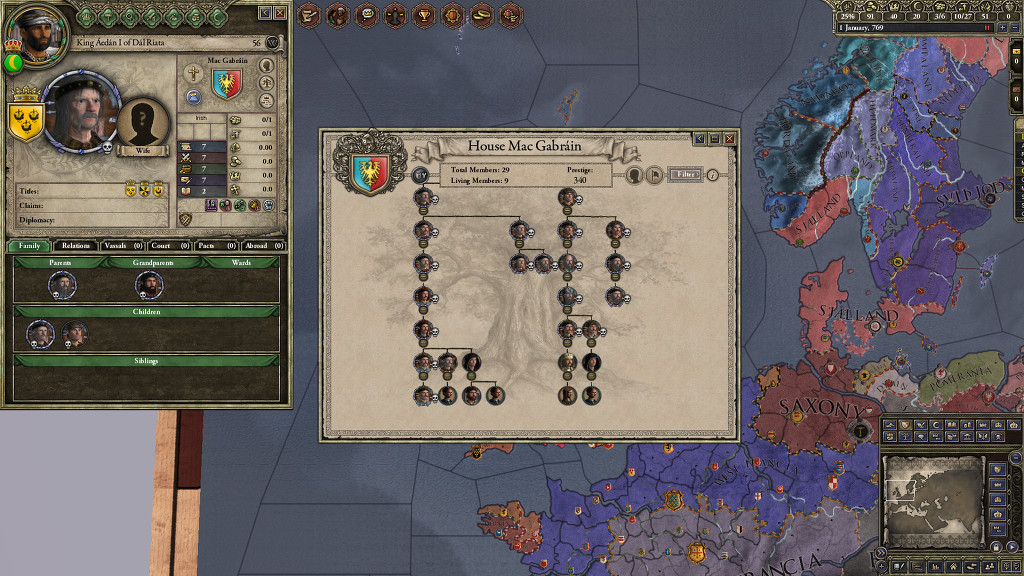Click the info button in the family tree
Screen dimensions: 1024x576
[713, 174]
